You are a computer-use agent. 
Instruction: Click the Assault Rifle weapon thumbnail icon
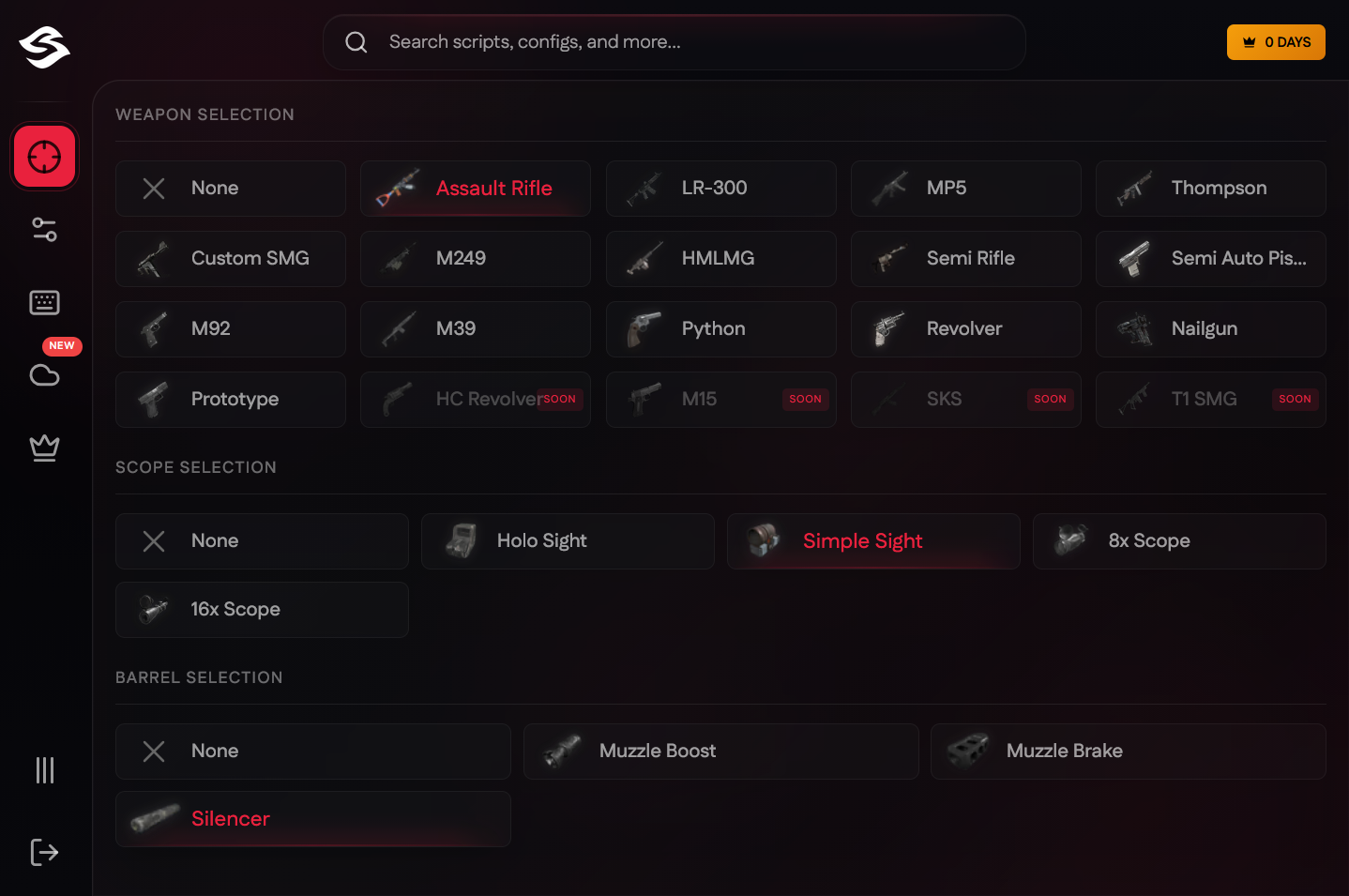(x=396, y=188)
